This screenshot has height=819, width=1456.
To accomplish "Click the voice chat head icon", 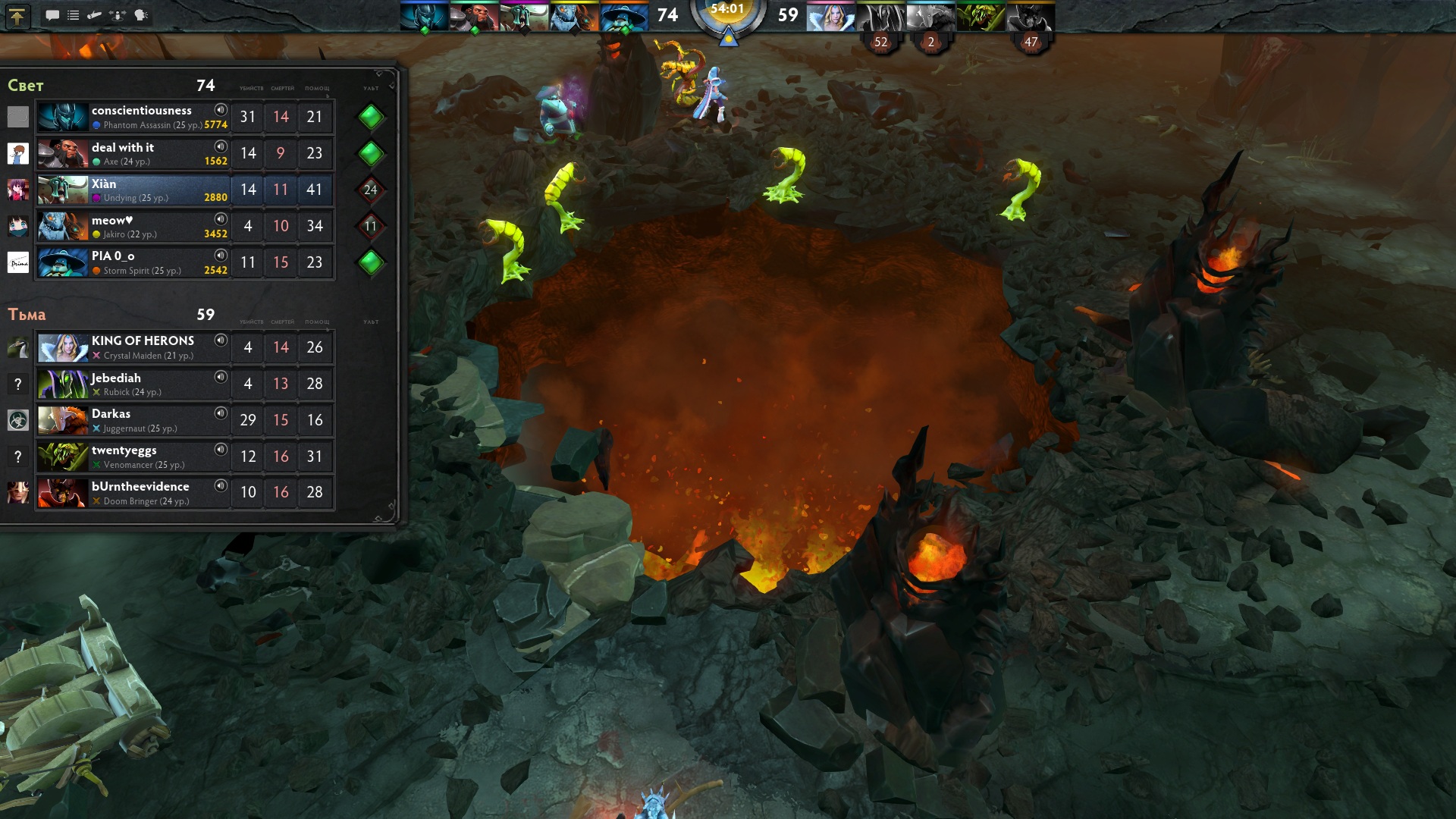I will tap(141, 15).
